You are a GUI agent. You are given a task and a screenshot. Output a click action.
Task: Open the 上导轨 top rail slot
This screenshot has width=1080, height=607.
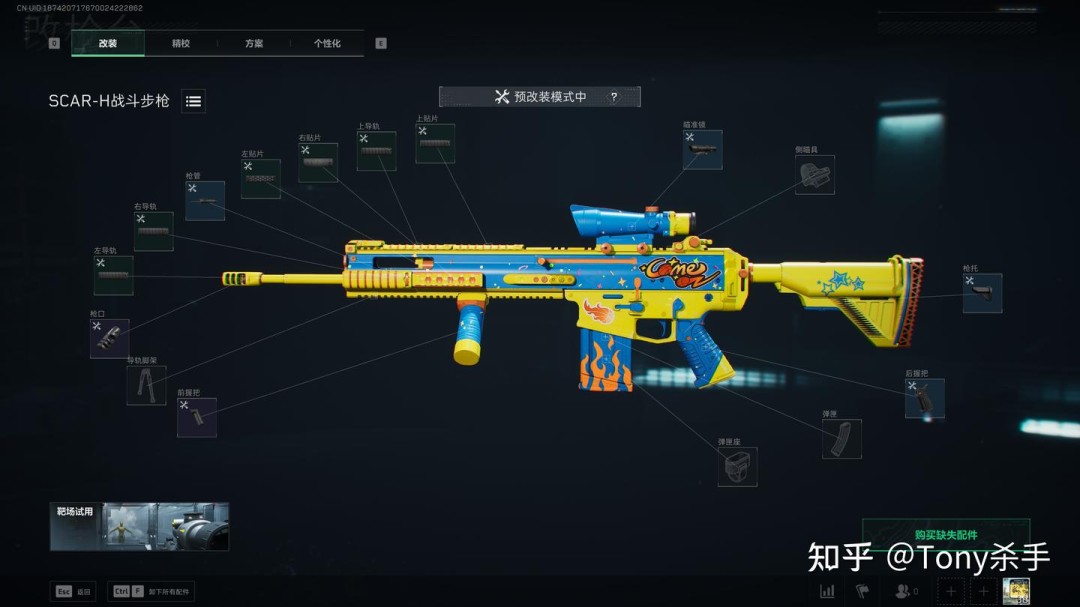pos(377,151)
